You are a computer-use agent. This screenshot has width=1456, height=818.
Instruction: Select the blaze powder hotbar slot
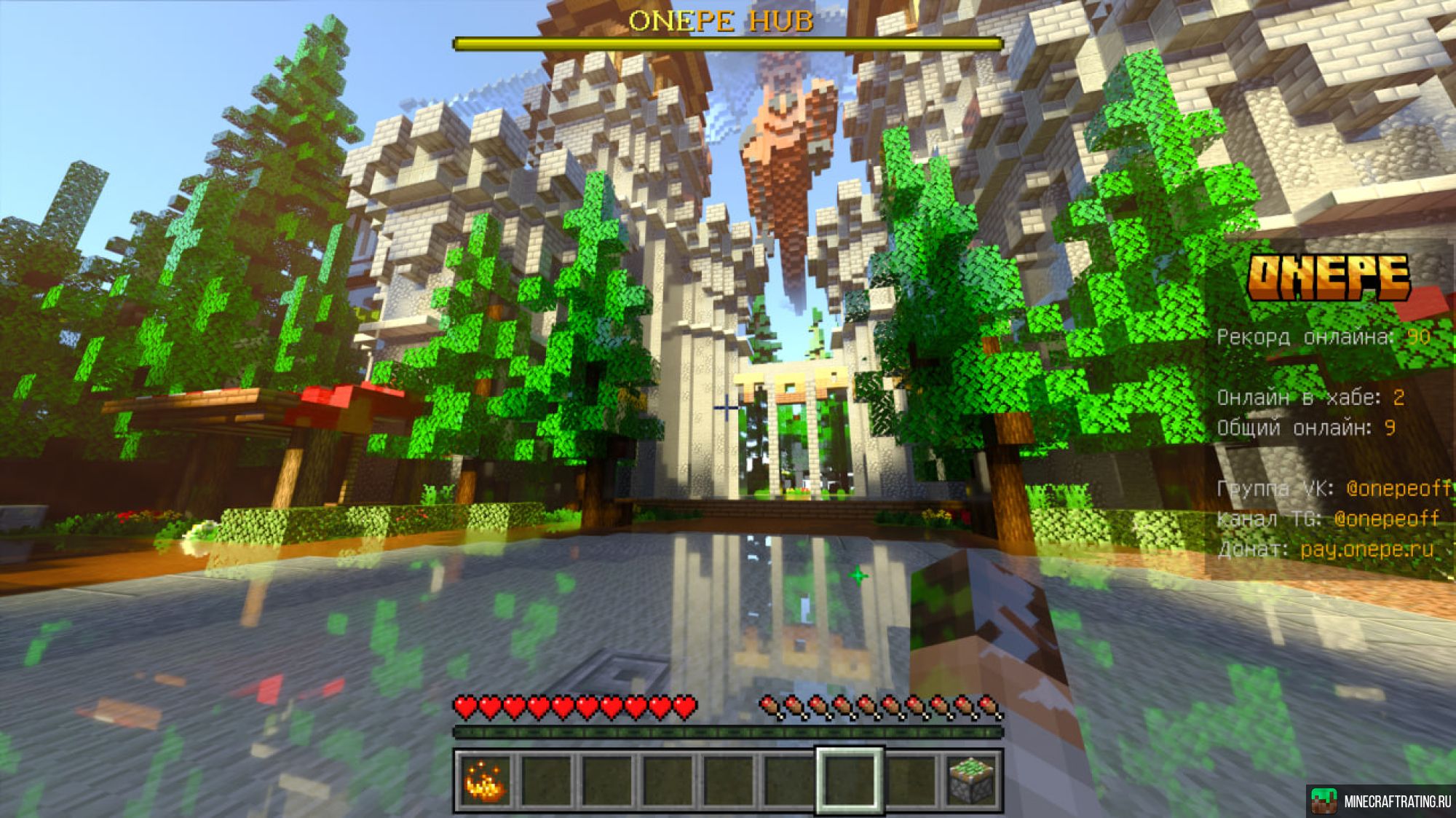pyautogui.click(x=485, y=781)
